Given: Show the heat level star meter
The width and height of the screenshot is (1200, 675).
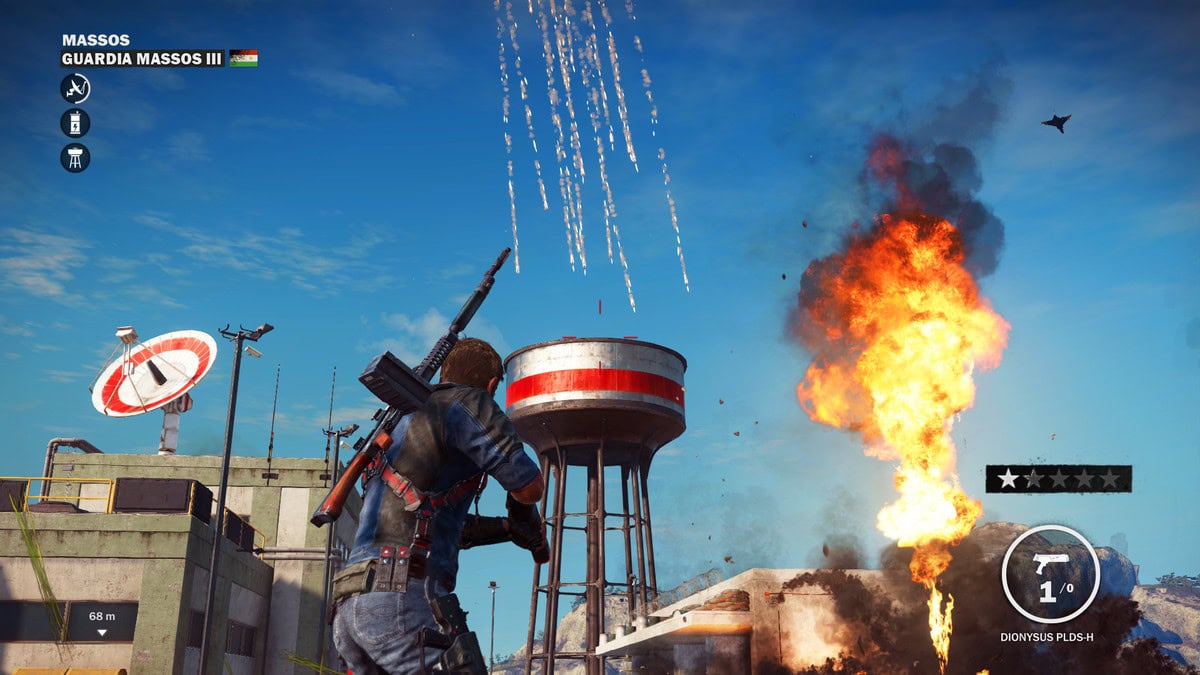Looking at the screenshot, I should pos(1058,479).
